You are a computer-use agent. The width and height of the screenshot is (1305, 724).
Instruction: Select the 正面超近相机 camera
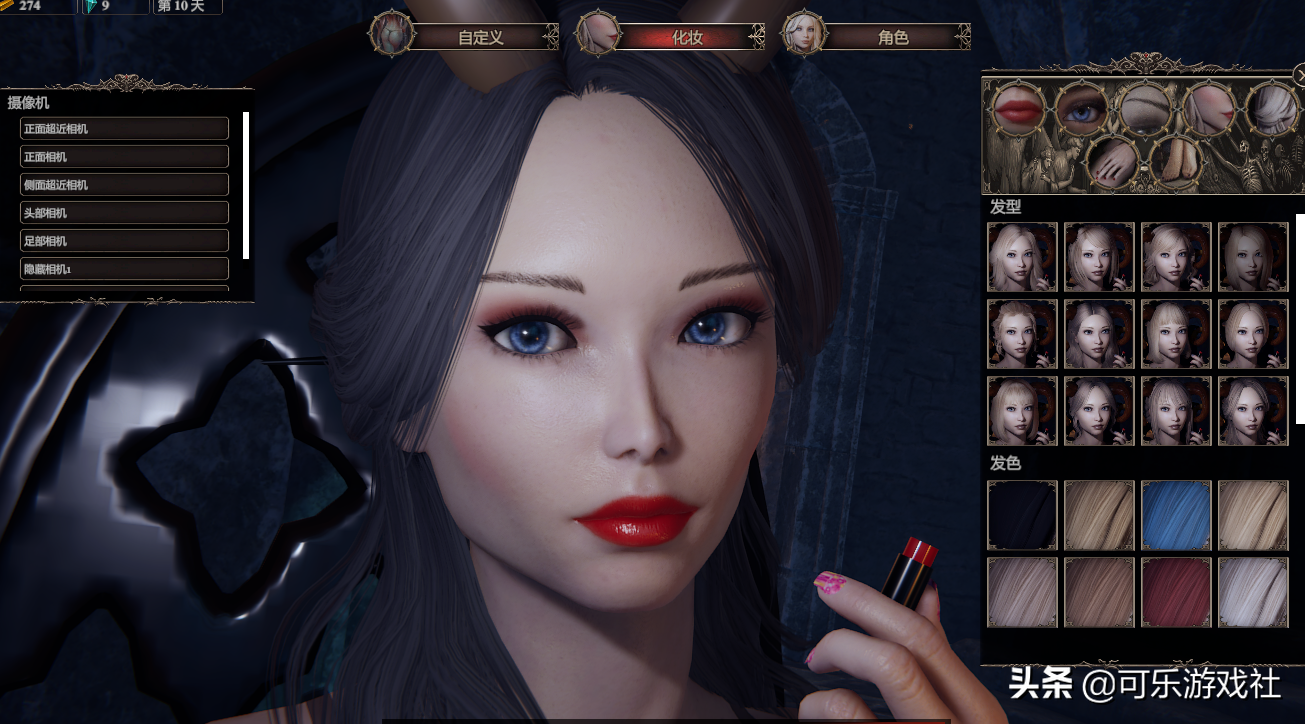(124, 129)
